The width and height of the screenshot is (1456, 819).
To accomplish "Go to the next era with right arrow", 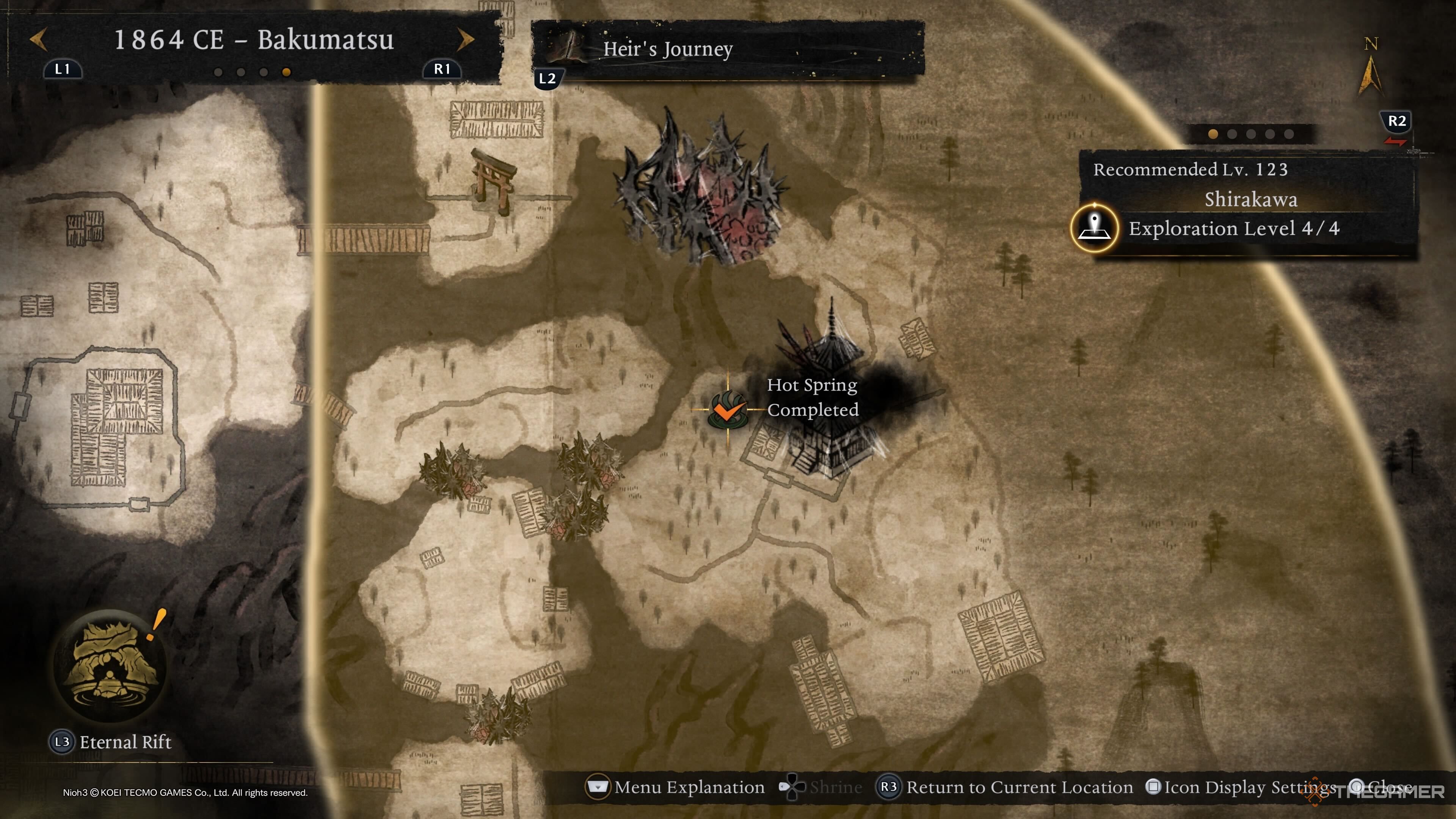I will [465, 39].
